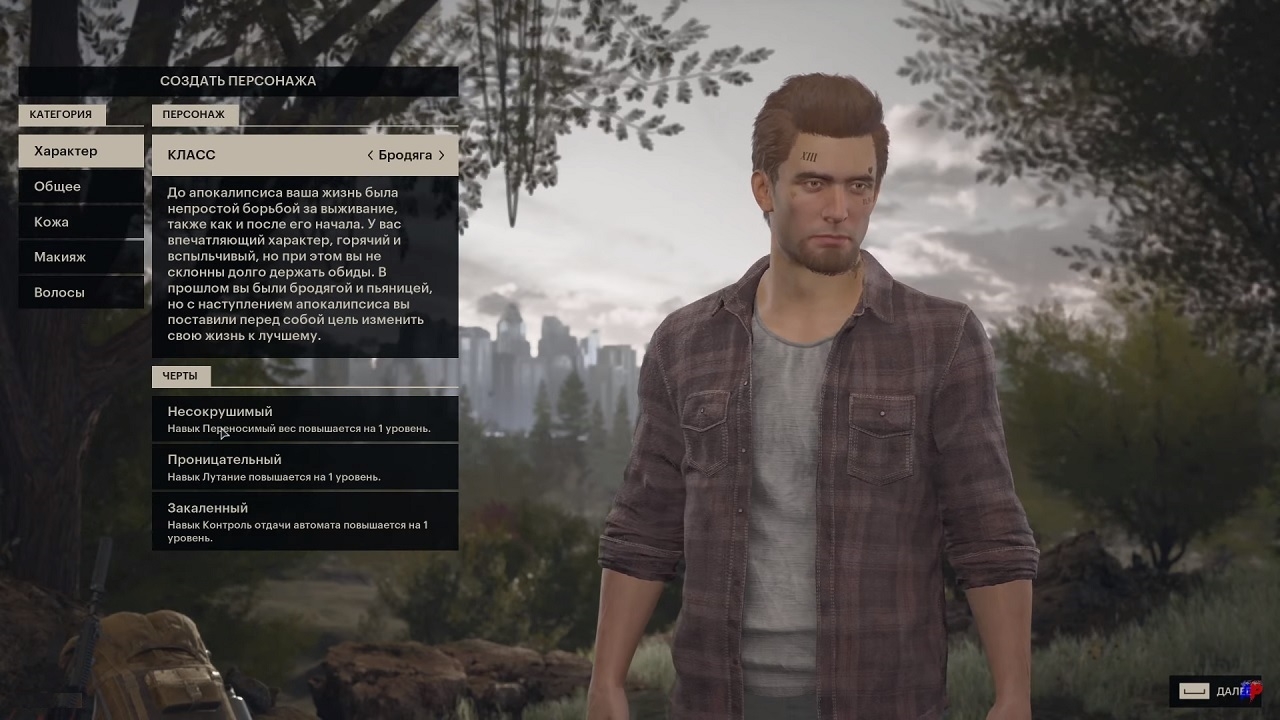Open the Волосы category

(x=81, y=293)
